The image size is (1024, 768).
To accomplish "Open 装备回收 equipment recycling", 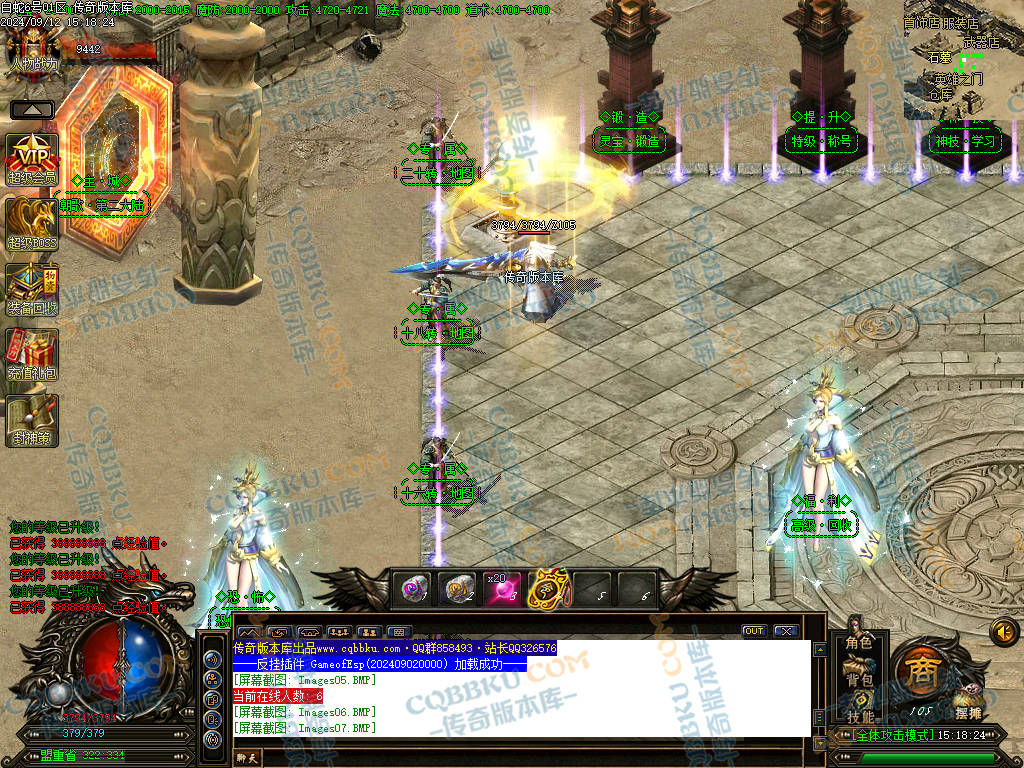I will tap(32, 290).
